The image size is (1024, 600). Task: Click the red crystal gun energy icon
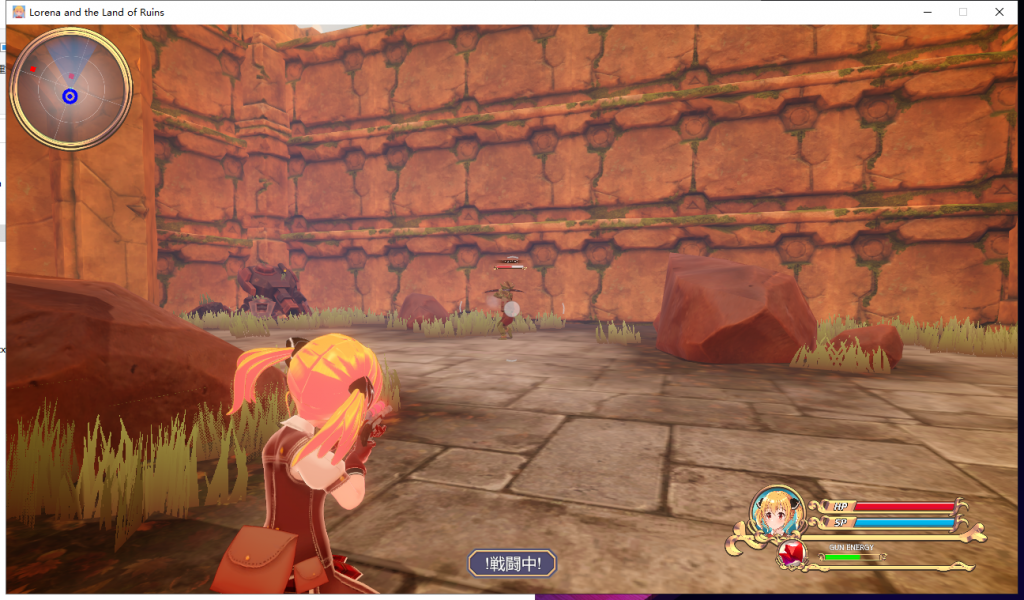793,555
